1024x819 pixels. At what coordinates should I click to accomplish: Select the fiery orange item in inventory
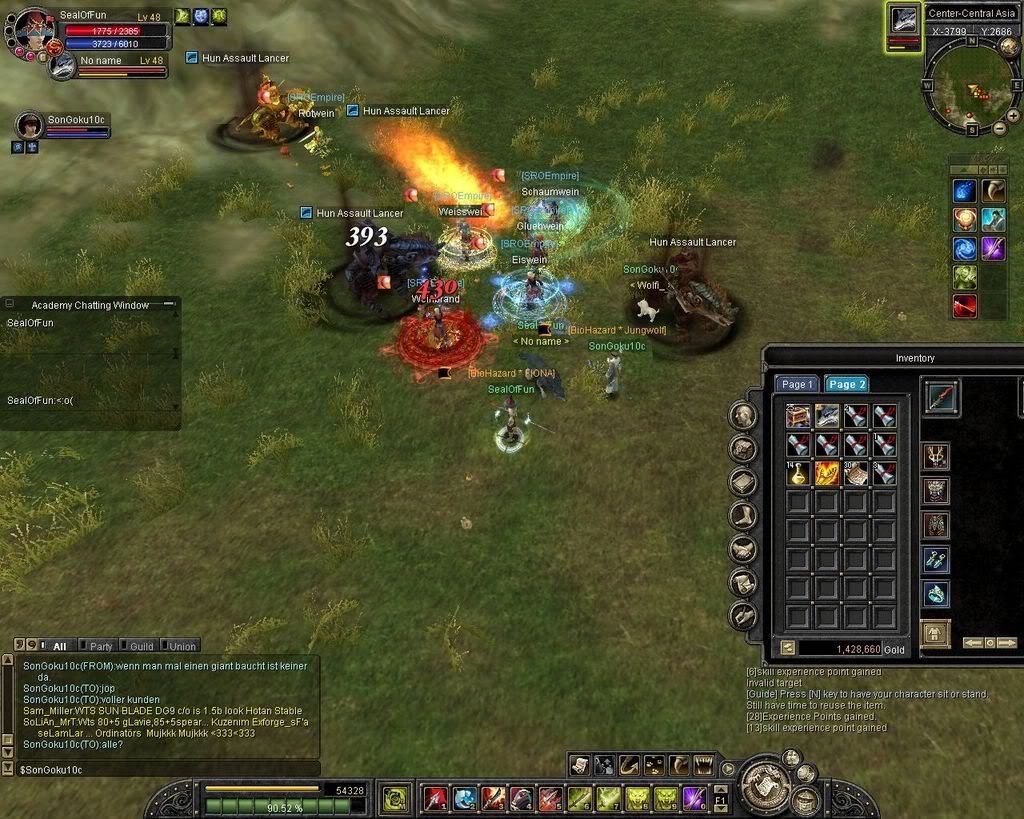tap(827, 473)
